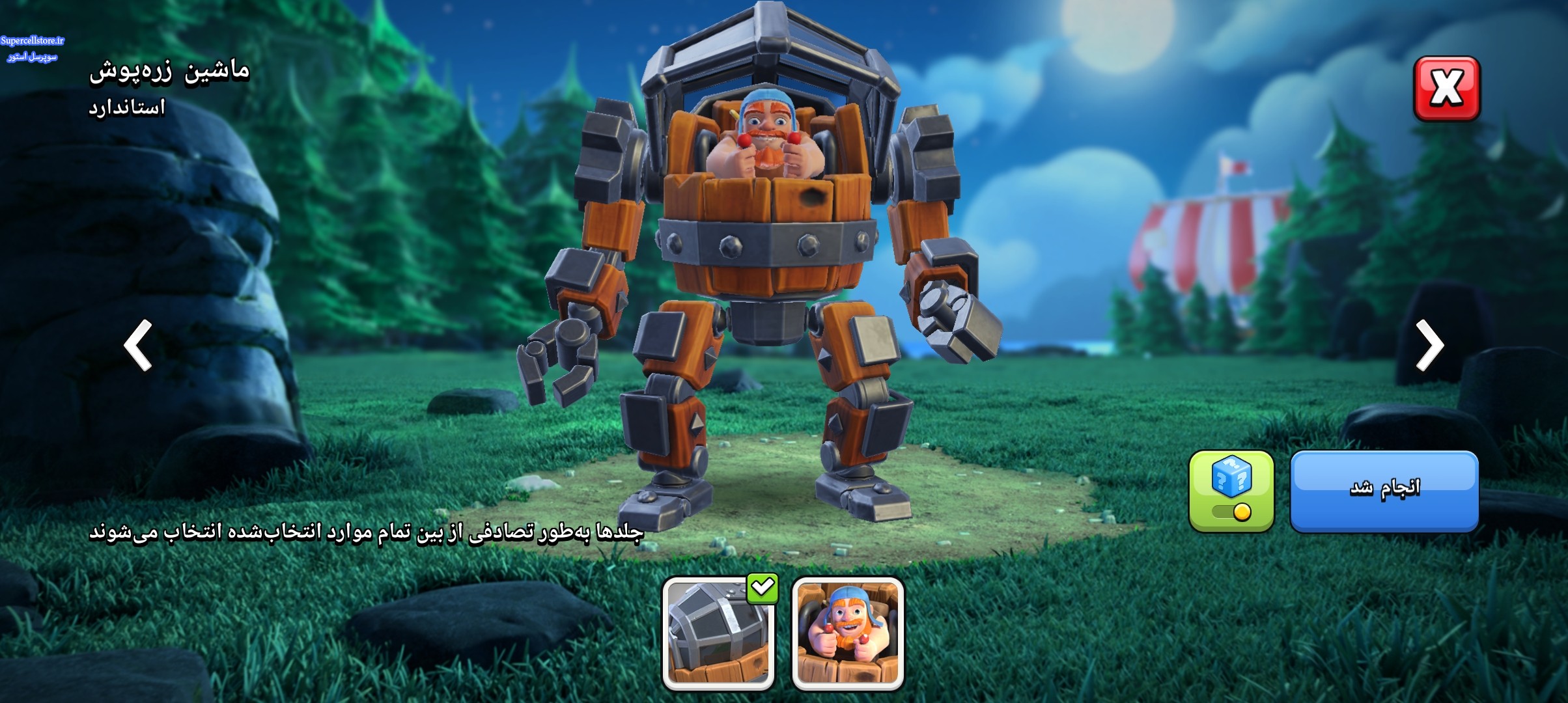Choose the red-bearded pilot skin thumbnail
Screen dimensions: 1568x703
pyautogui.click(x=848, y=633)
